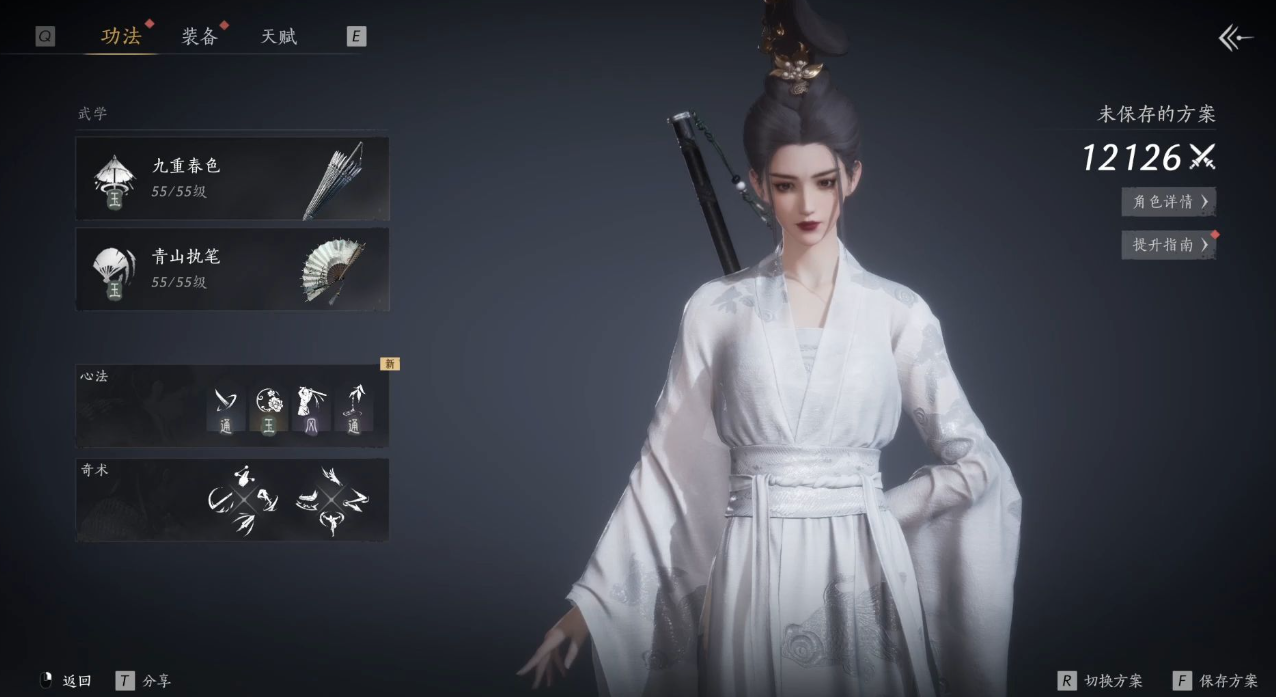This screenshot has width=1276, height=697.
Task: Choose the first 奇术 diamond skill group
Action: coord(244,499)
